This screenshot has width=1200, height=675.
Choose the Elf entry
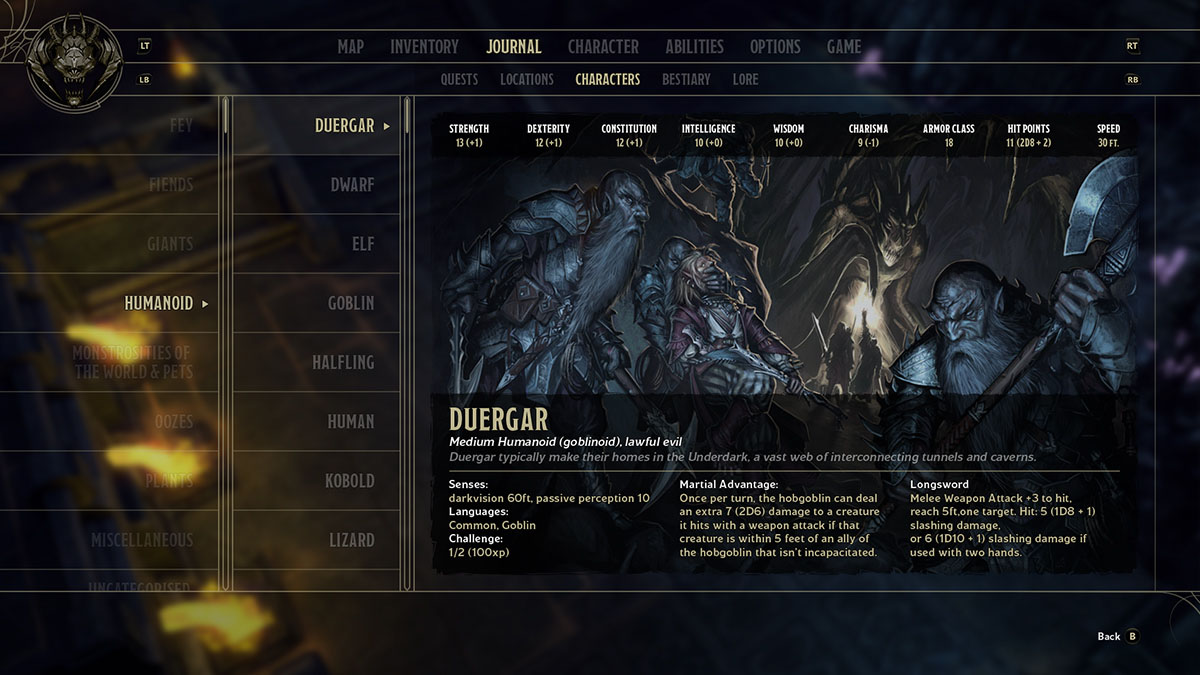(361, 244)
